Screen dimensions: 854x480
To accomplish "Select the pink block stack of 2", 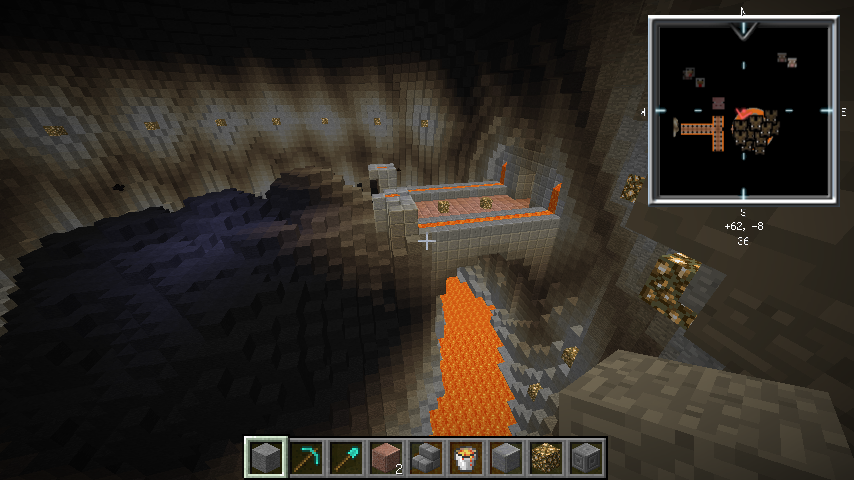I will tap(386, 458).
